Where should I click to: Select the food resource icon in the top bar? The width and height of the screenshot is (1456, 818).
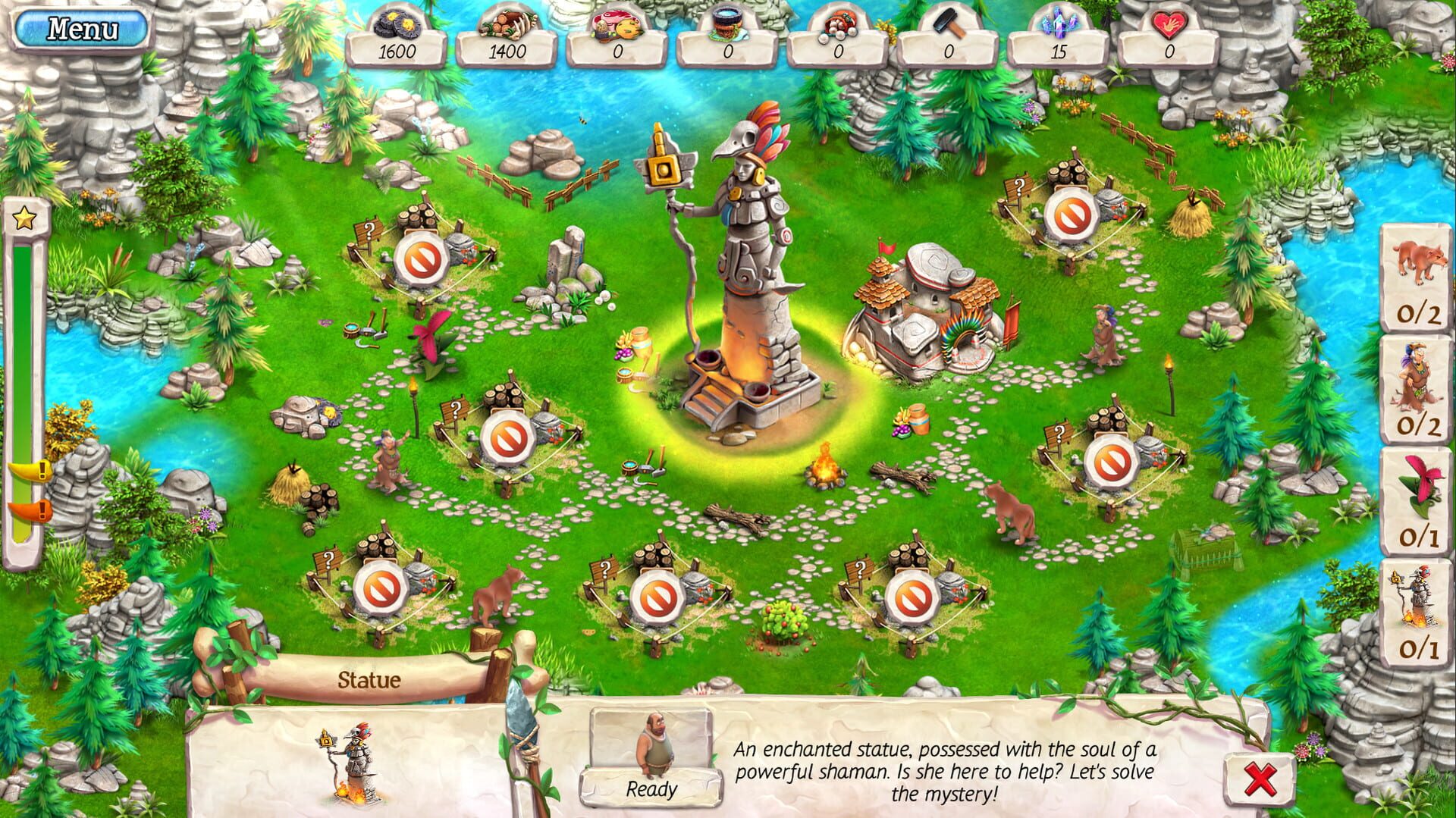[619, 24]
